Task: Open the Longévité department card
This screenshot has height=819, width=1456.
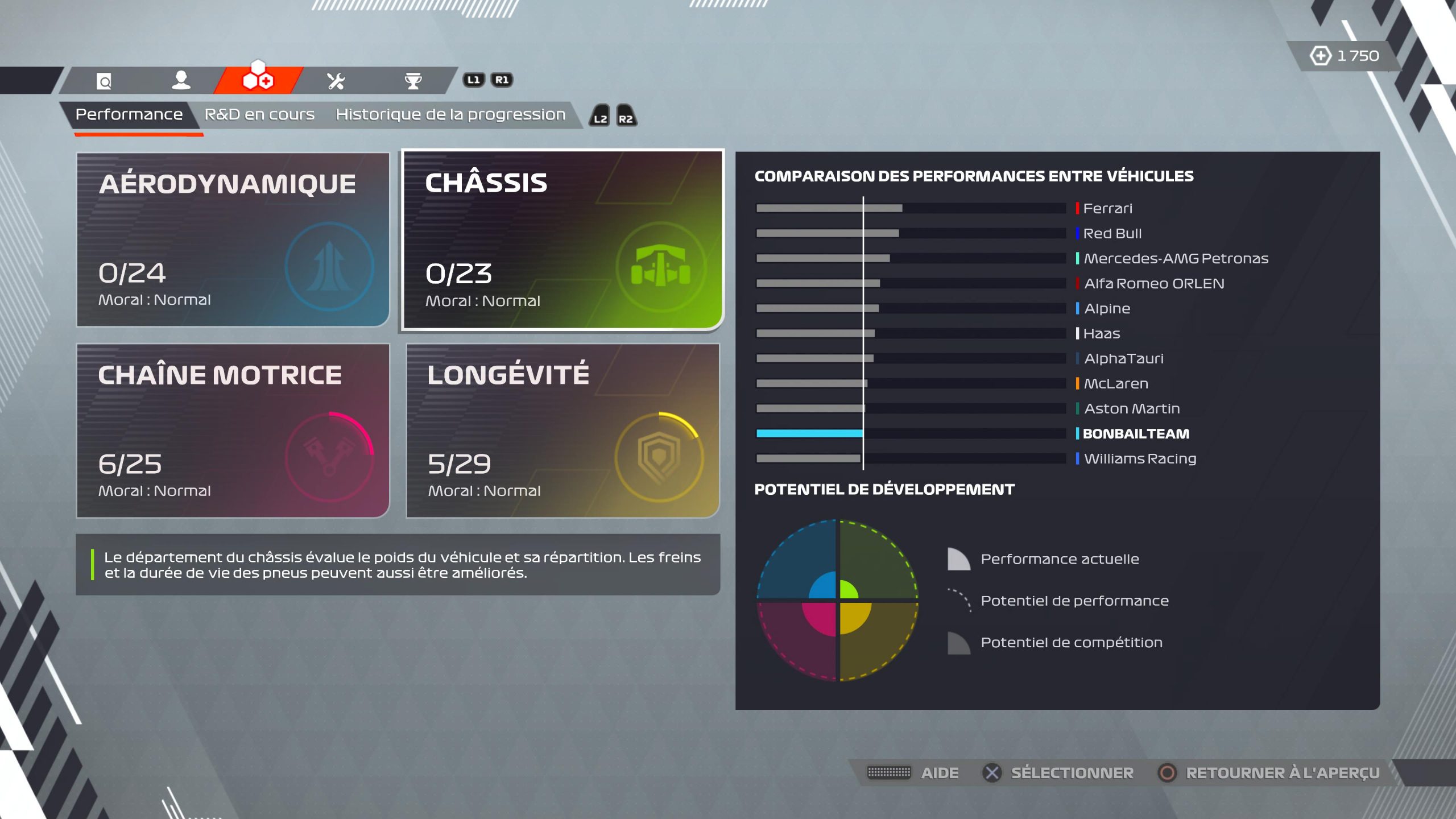Action: tap(562, 431)
